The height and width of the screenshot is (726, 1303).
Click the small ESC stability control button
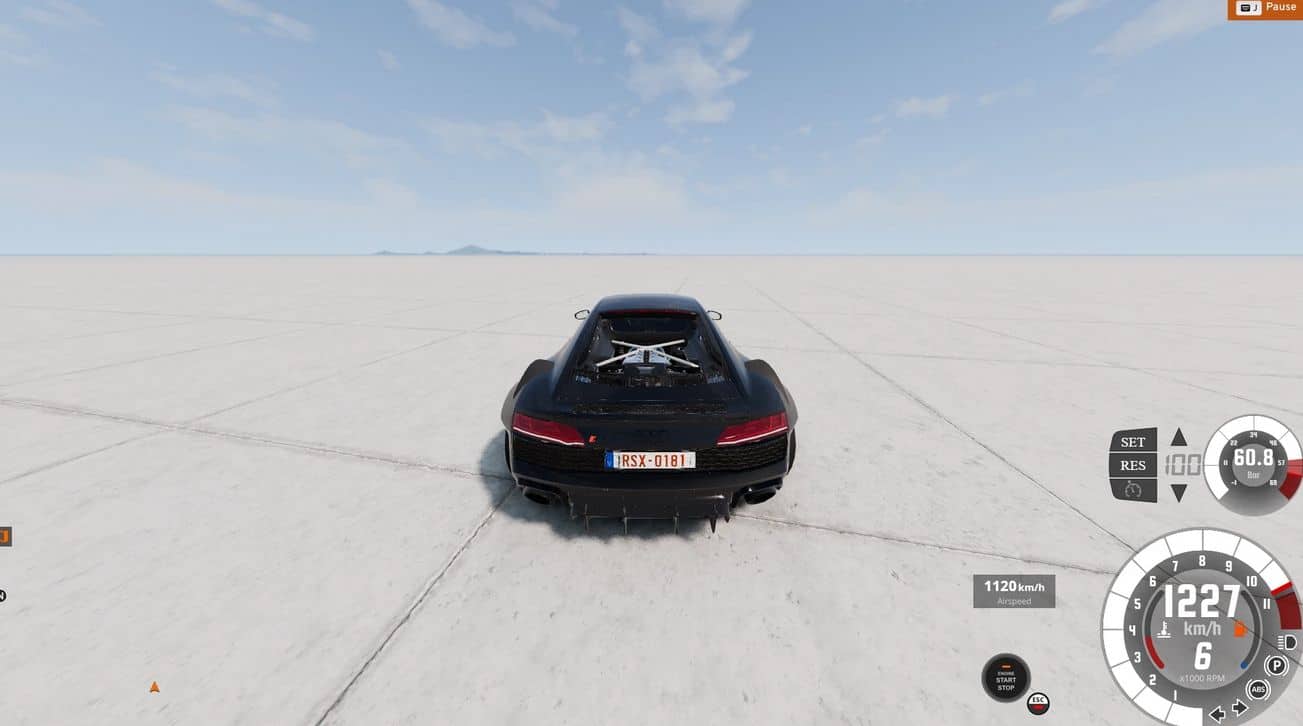[x=1038, y=702]
